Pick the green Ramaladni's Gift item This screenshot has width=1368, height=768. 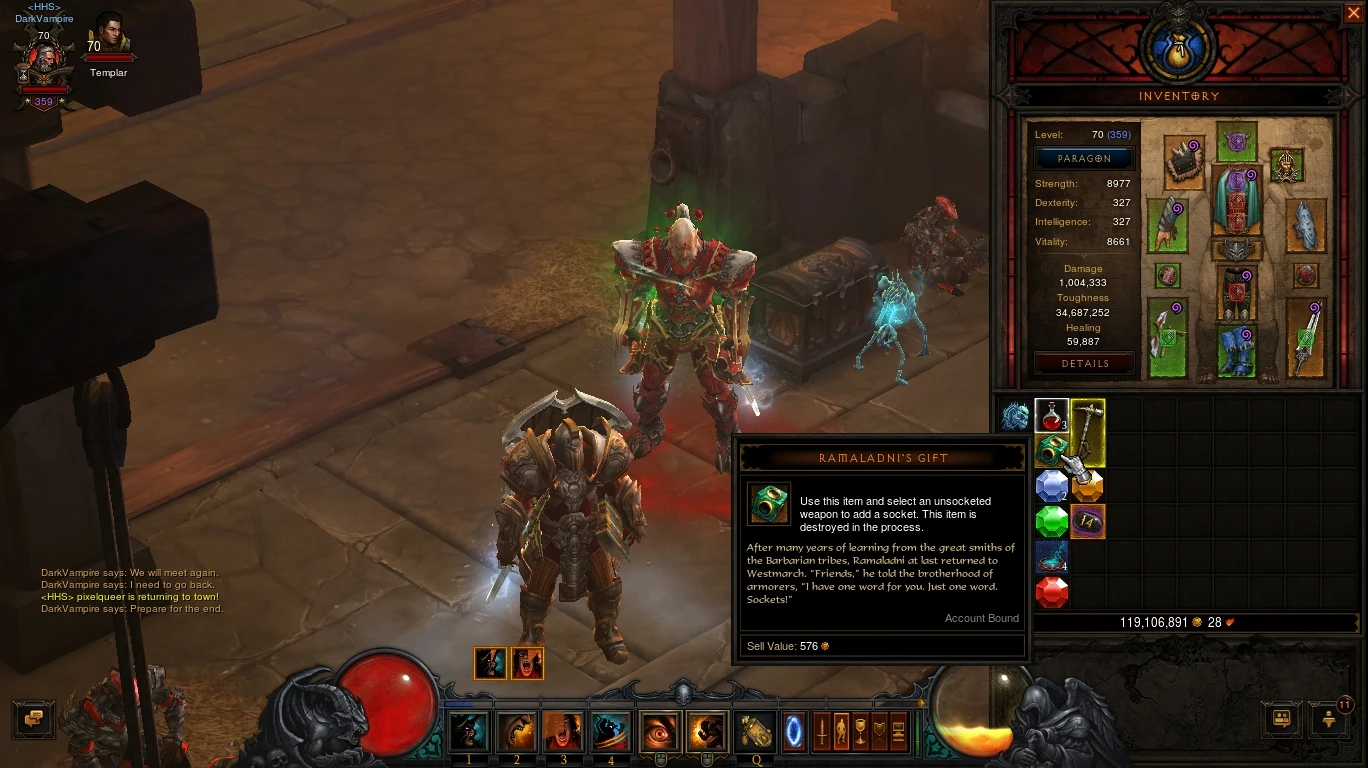[1051, 450]
